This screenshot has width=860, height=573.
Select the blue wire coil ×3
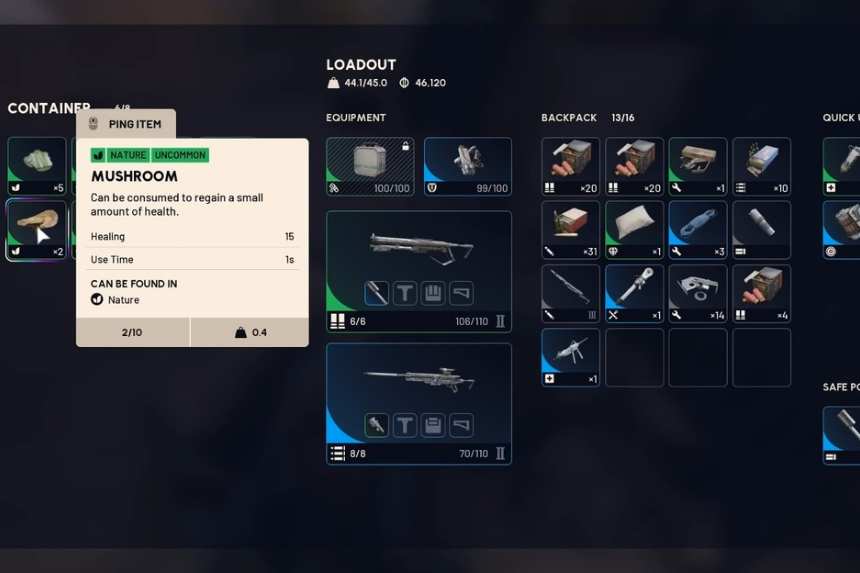point(697,229)
